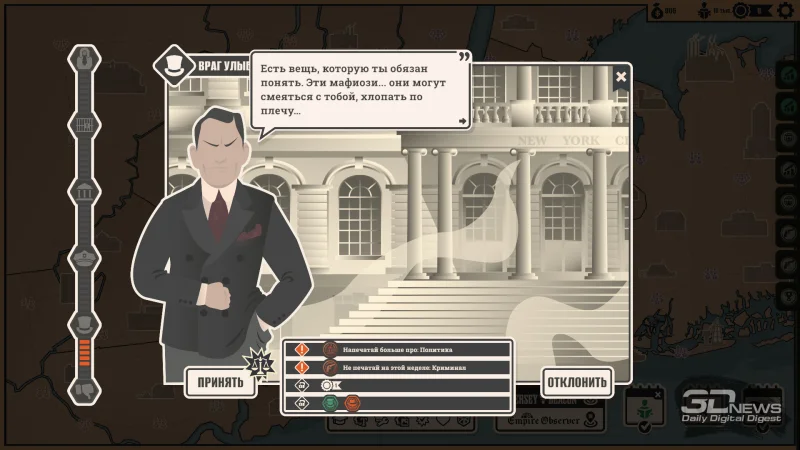Click the "Print more about: Politics" condition row
Image resolution: width=800 pixels, height=450 pixels.
pos(398,350)
